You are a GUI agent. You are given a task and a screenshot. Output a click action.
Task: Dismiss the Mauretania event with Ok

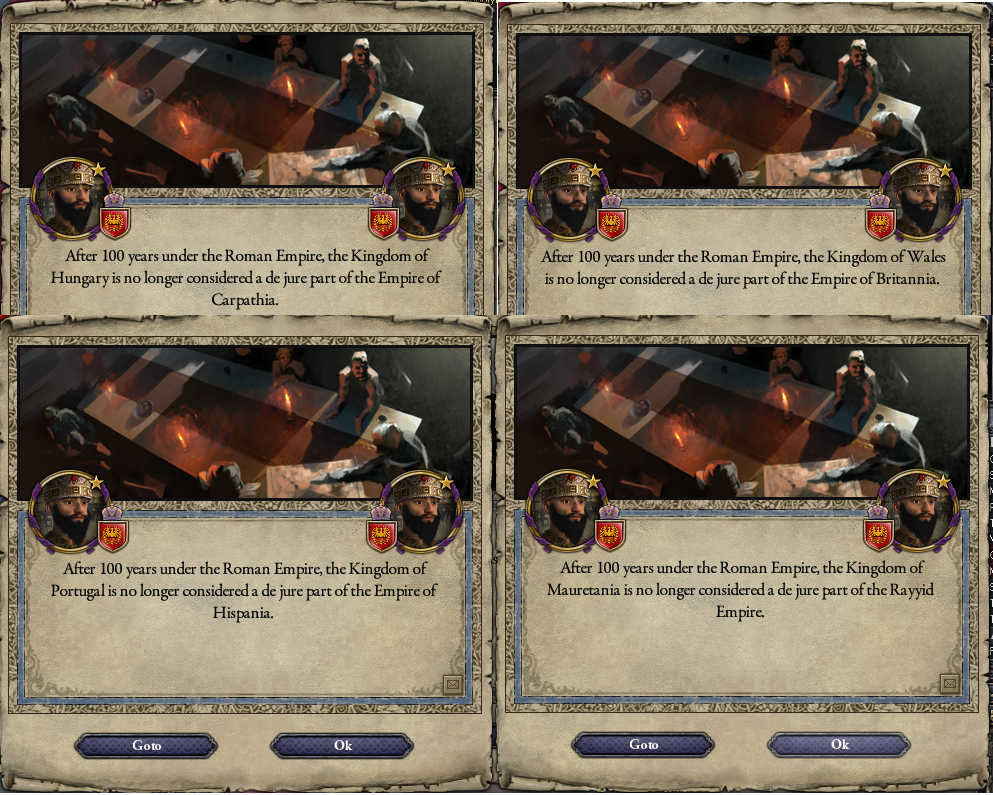coord(839,745)
